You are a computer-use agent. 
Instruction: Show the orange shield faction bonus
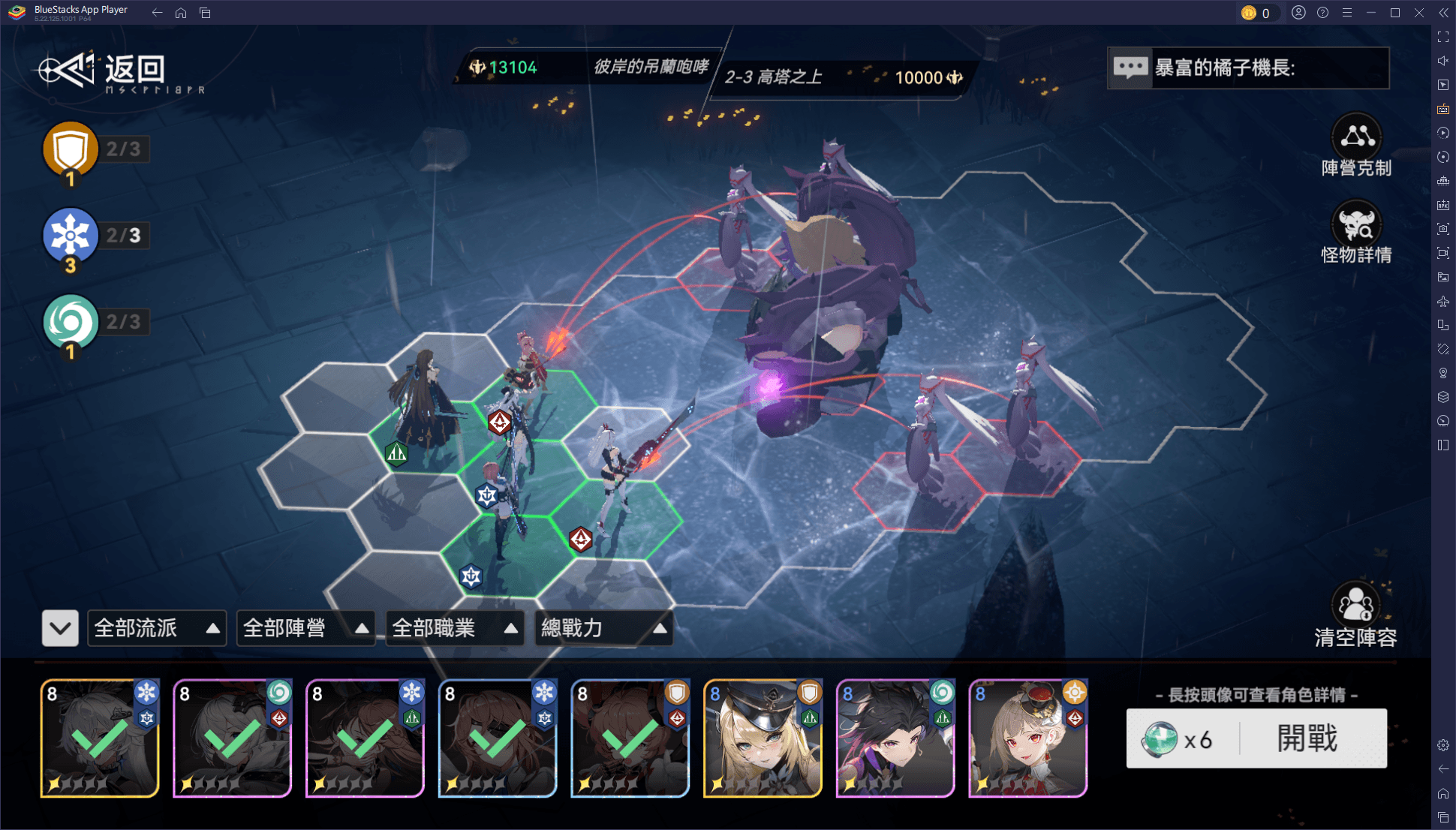pos(71,149)
